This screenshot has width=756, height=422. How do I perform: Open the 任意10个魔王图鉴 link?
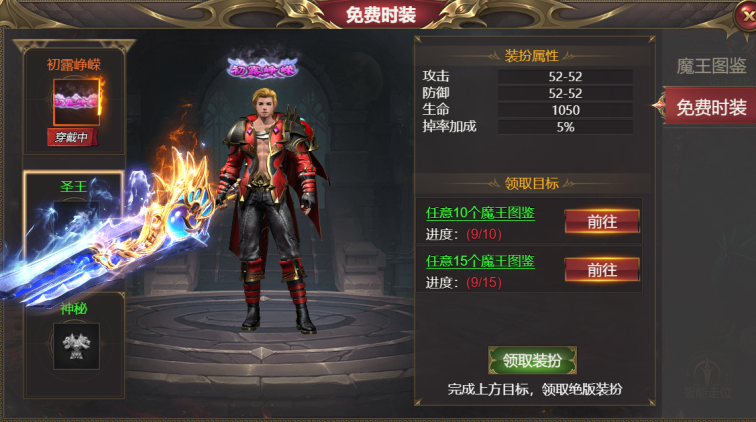480,213
